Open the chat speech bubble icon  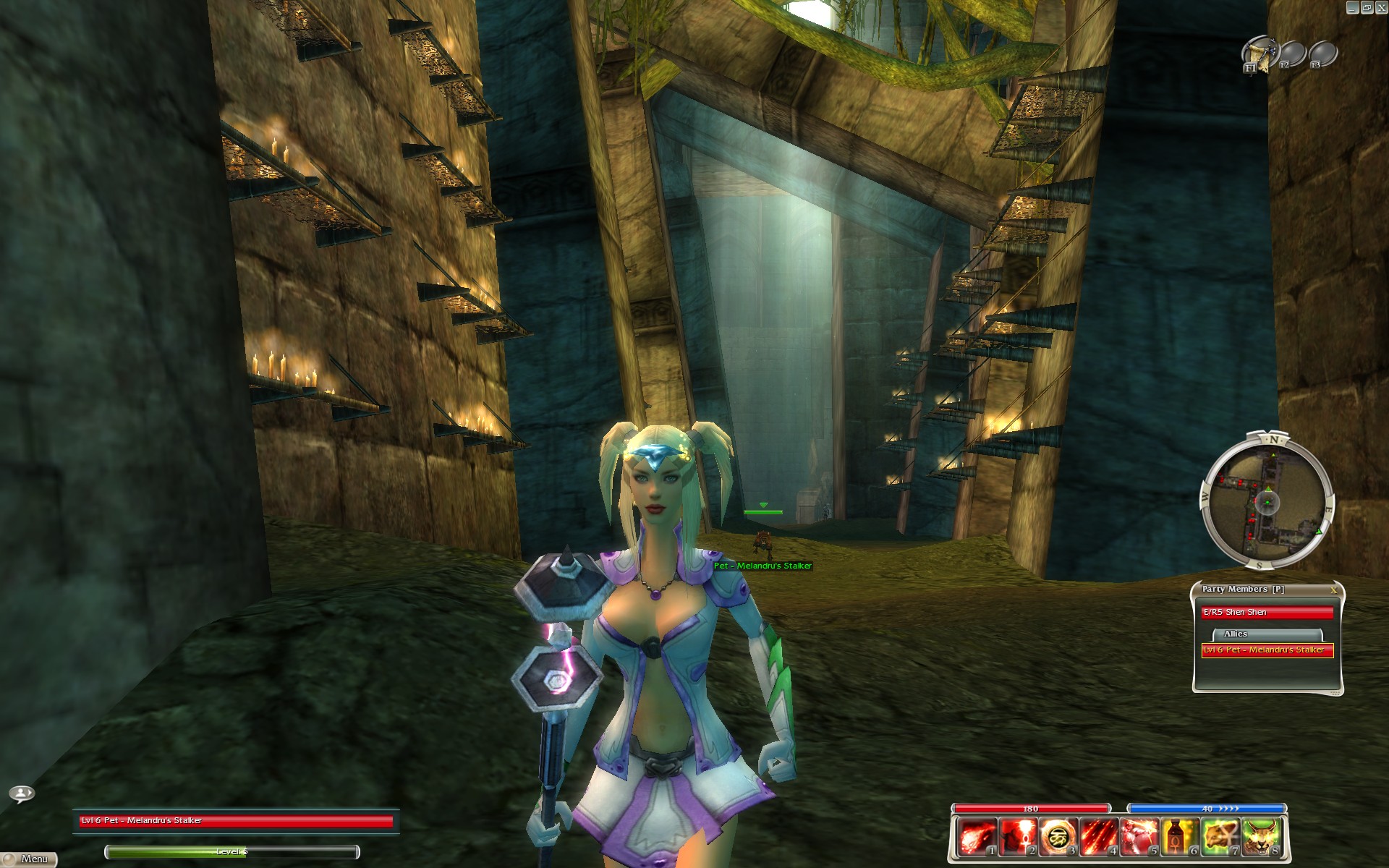[x=22, y=793]
